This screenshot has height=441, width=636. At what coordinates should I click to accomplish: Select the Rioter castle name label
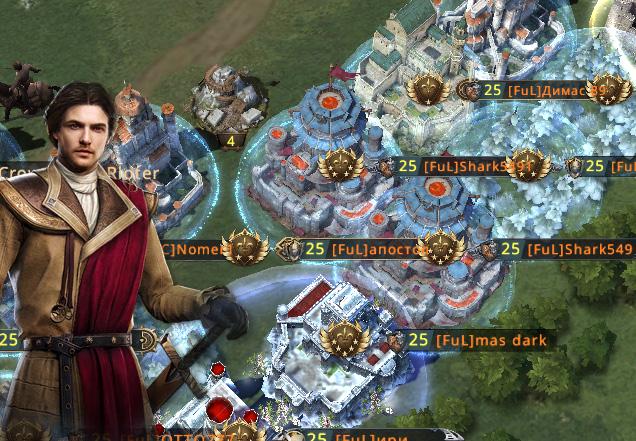[x=133, y=173]
